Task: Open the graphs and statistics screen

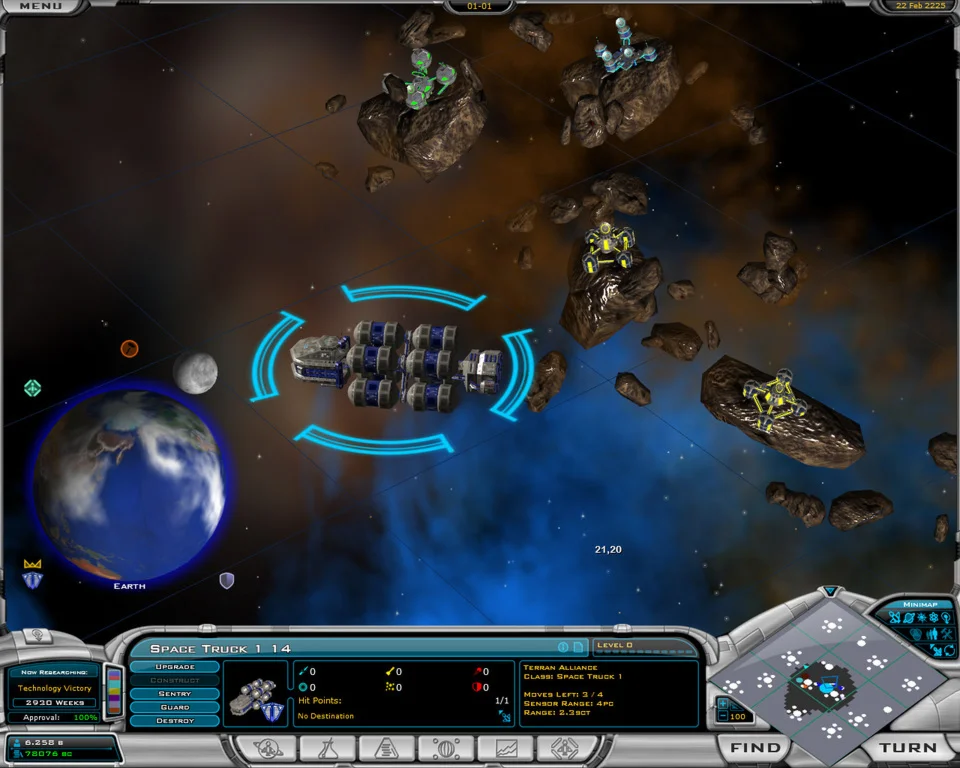Action: click(x=506, y=748)
